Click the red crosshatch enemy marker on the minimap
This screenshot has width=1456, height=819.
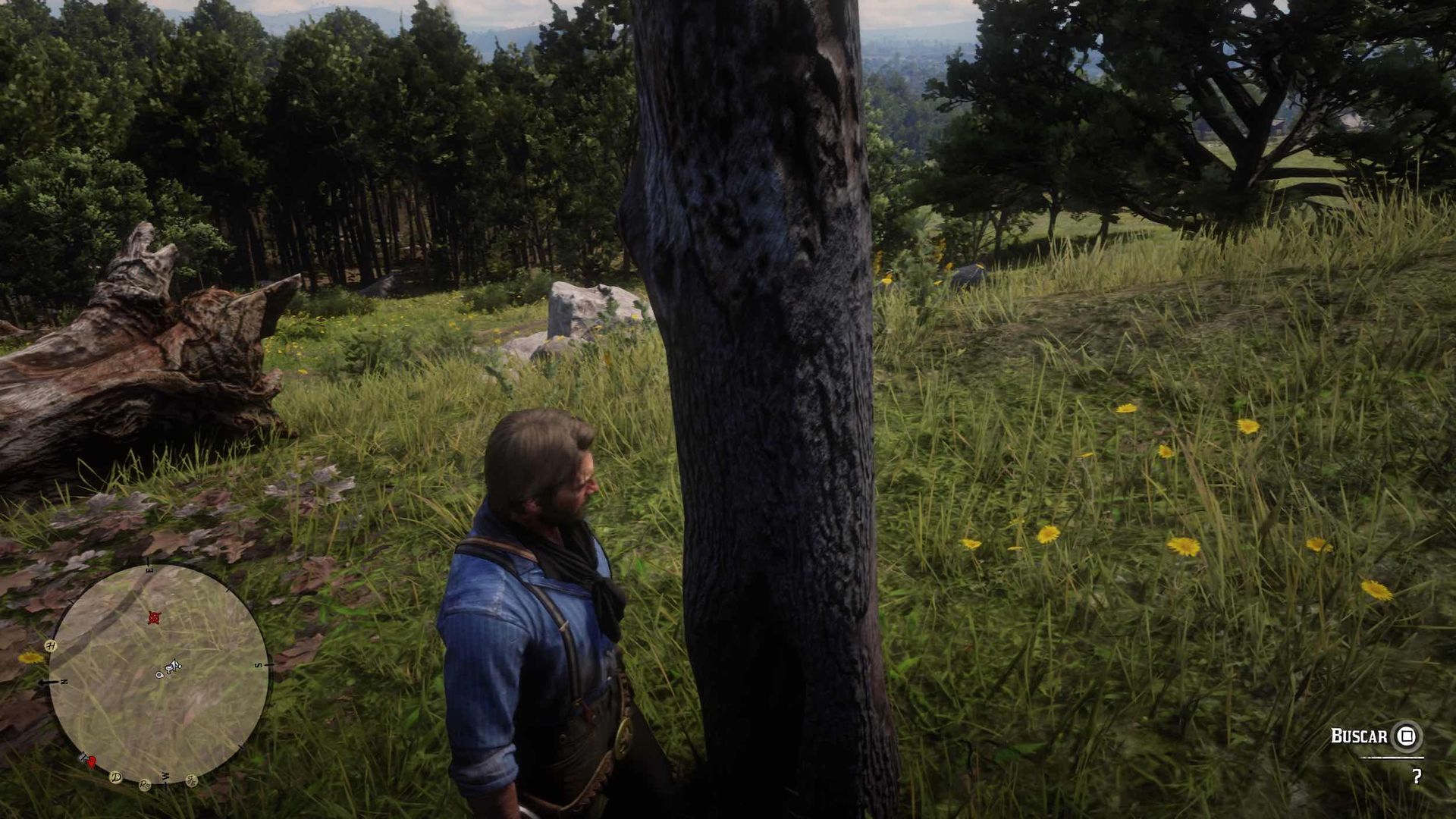154,619
